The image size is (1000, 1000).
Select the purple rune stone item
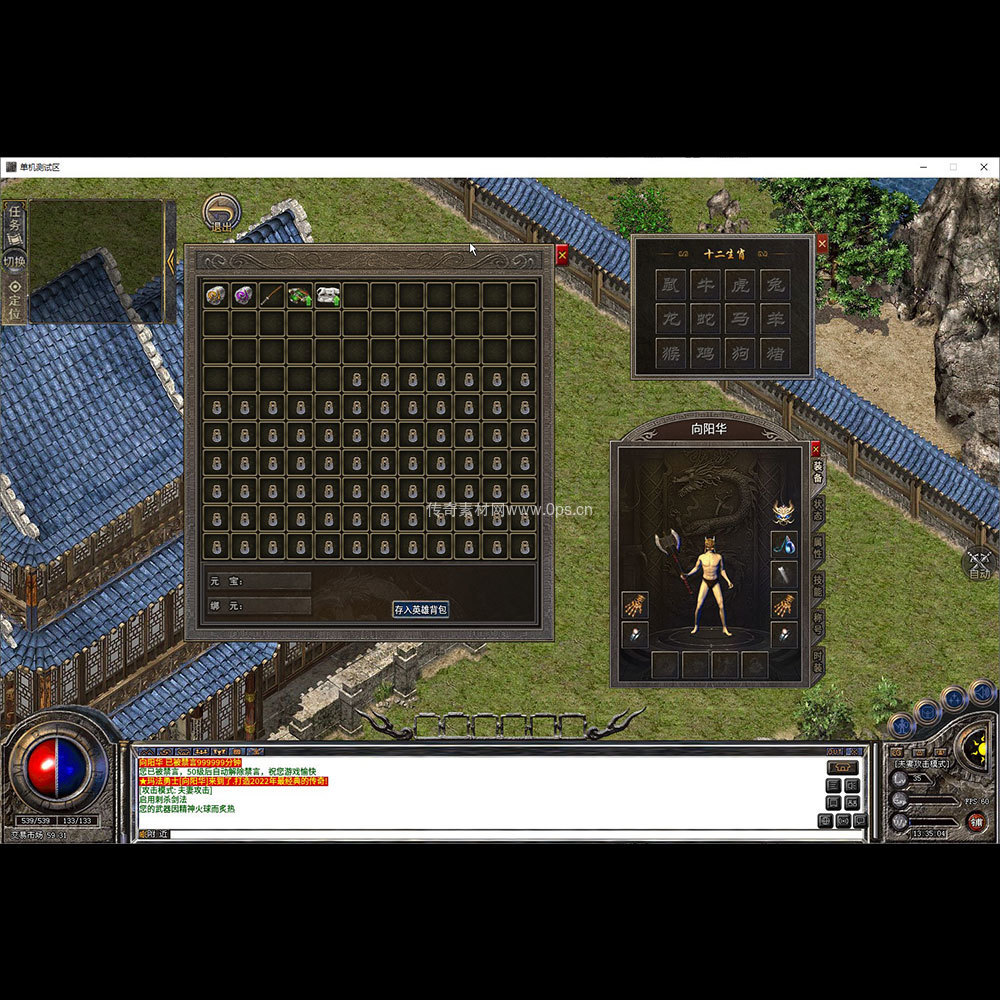[244, 295]
